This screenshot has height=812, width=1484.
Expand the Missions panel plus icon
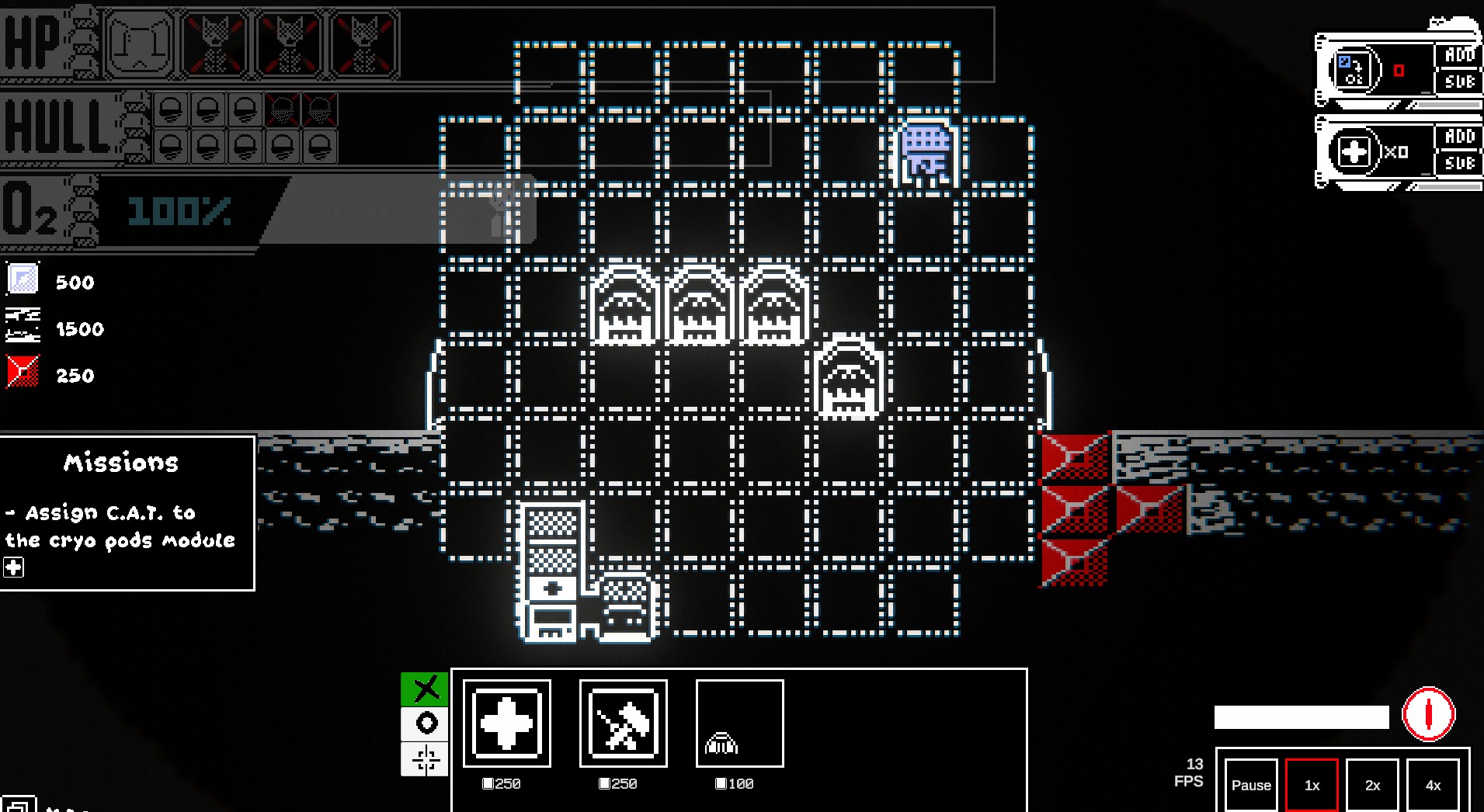[14, 567]
